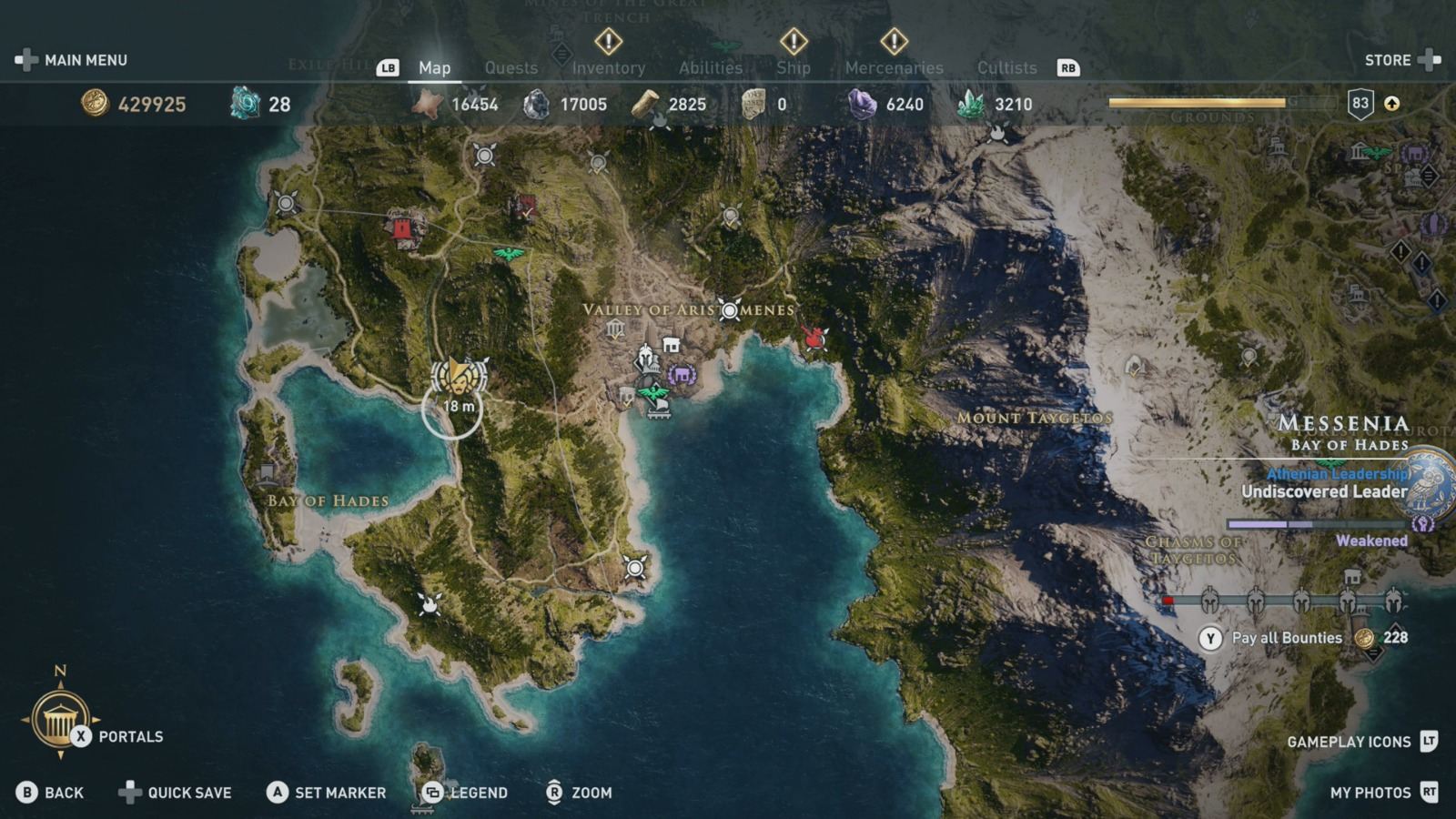Click the green eagle viewpoint in Valley of Aristomenes
1456x819 pixels.
pos(653,392)
